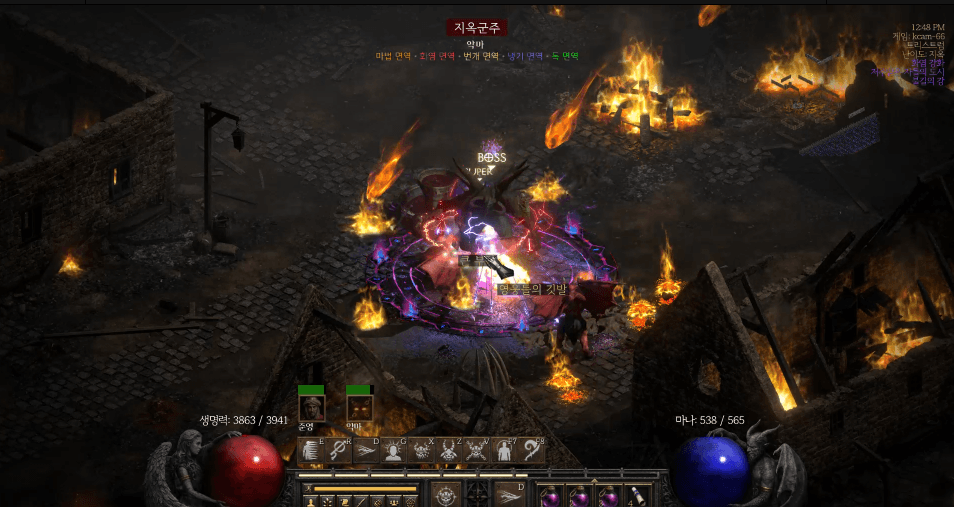
Task: Activate the skill icon bound to R
Action: [x=338, y=451]
